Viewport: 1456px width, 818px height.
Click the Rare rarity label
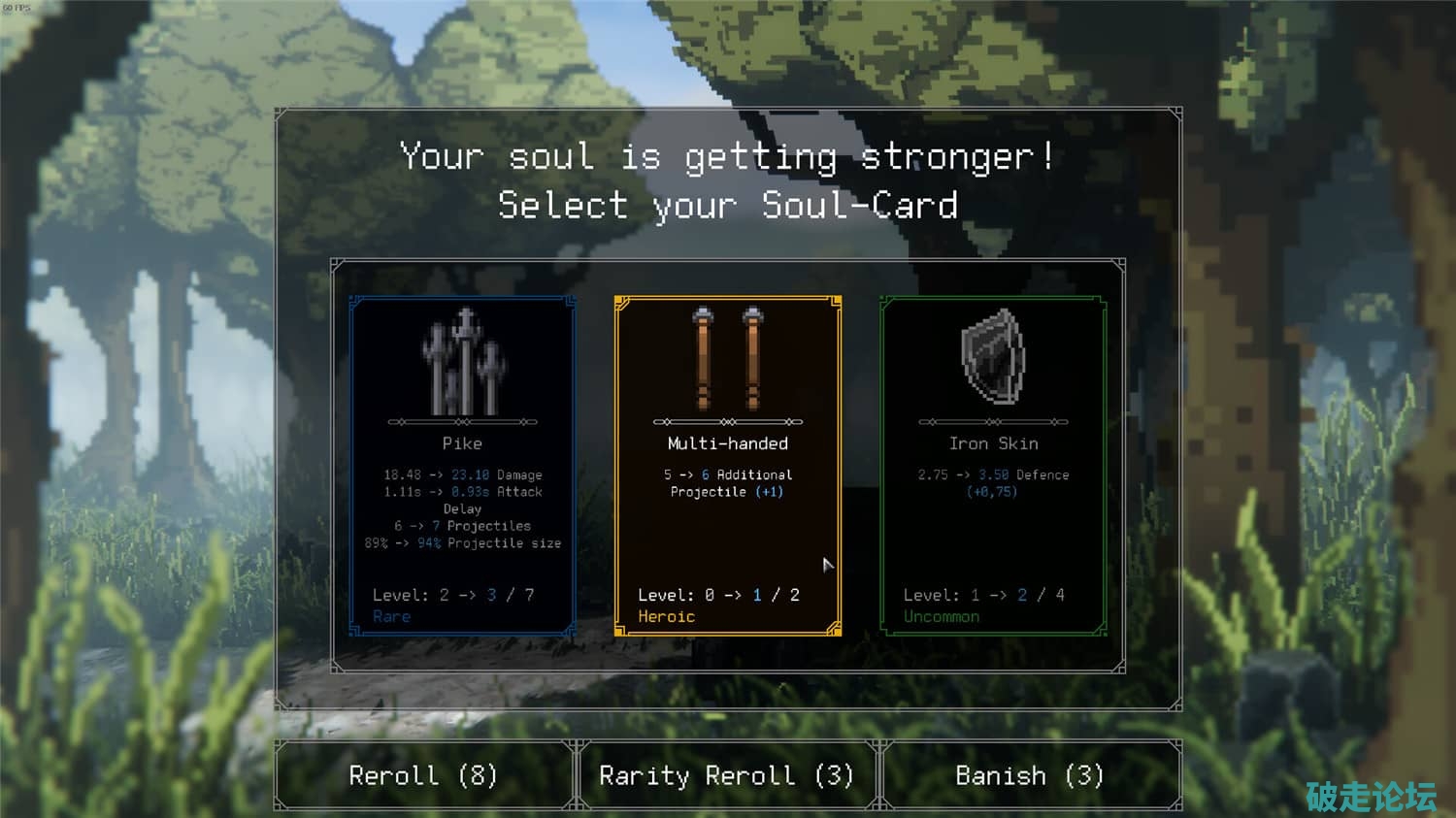click(x=392, y=616)
